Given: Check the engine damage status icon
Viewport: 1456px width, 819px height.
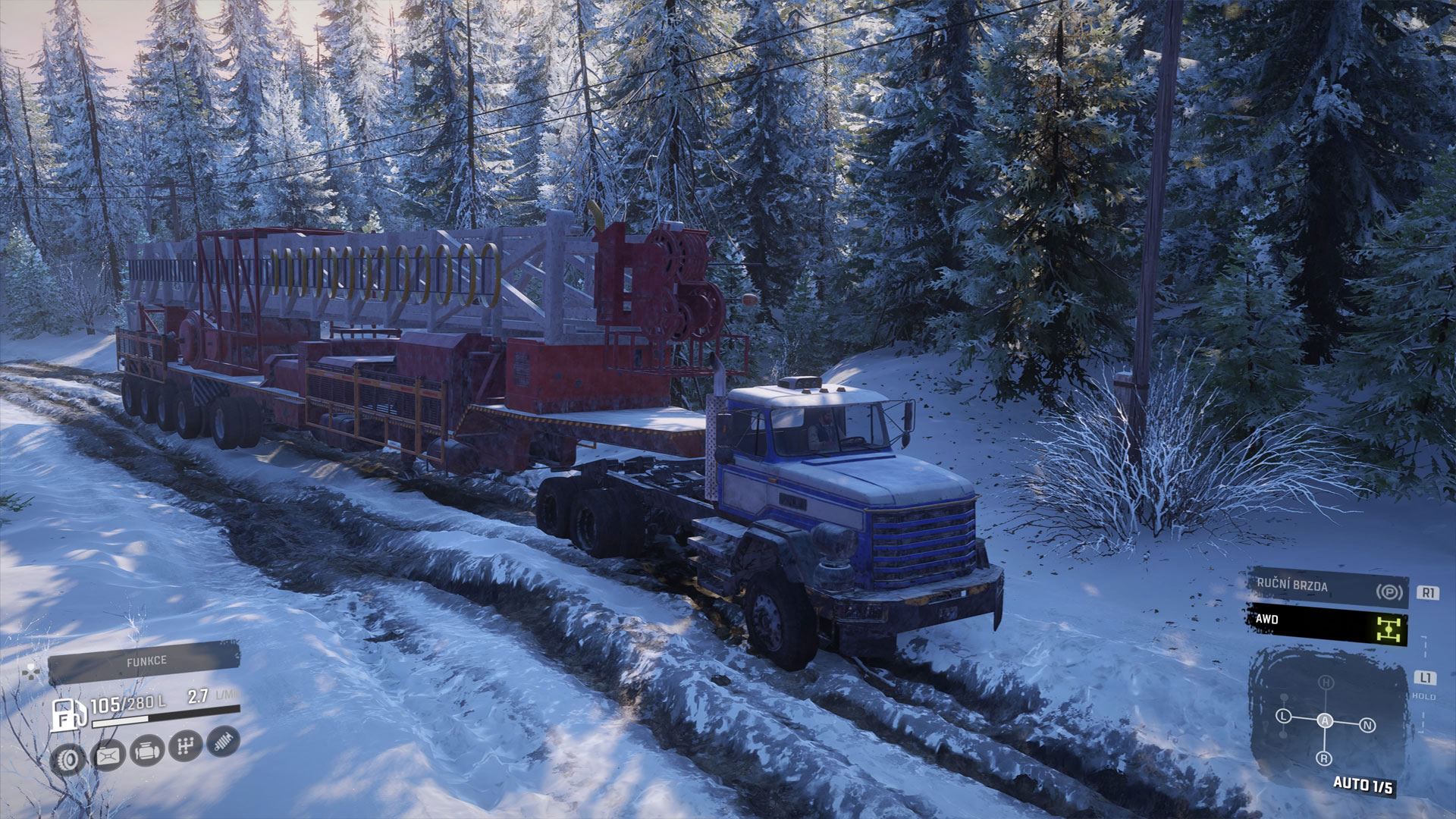Looking at the screenshot, I should 146,751.
